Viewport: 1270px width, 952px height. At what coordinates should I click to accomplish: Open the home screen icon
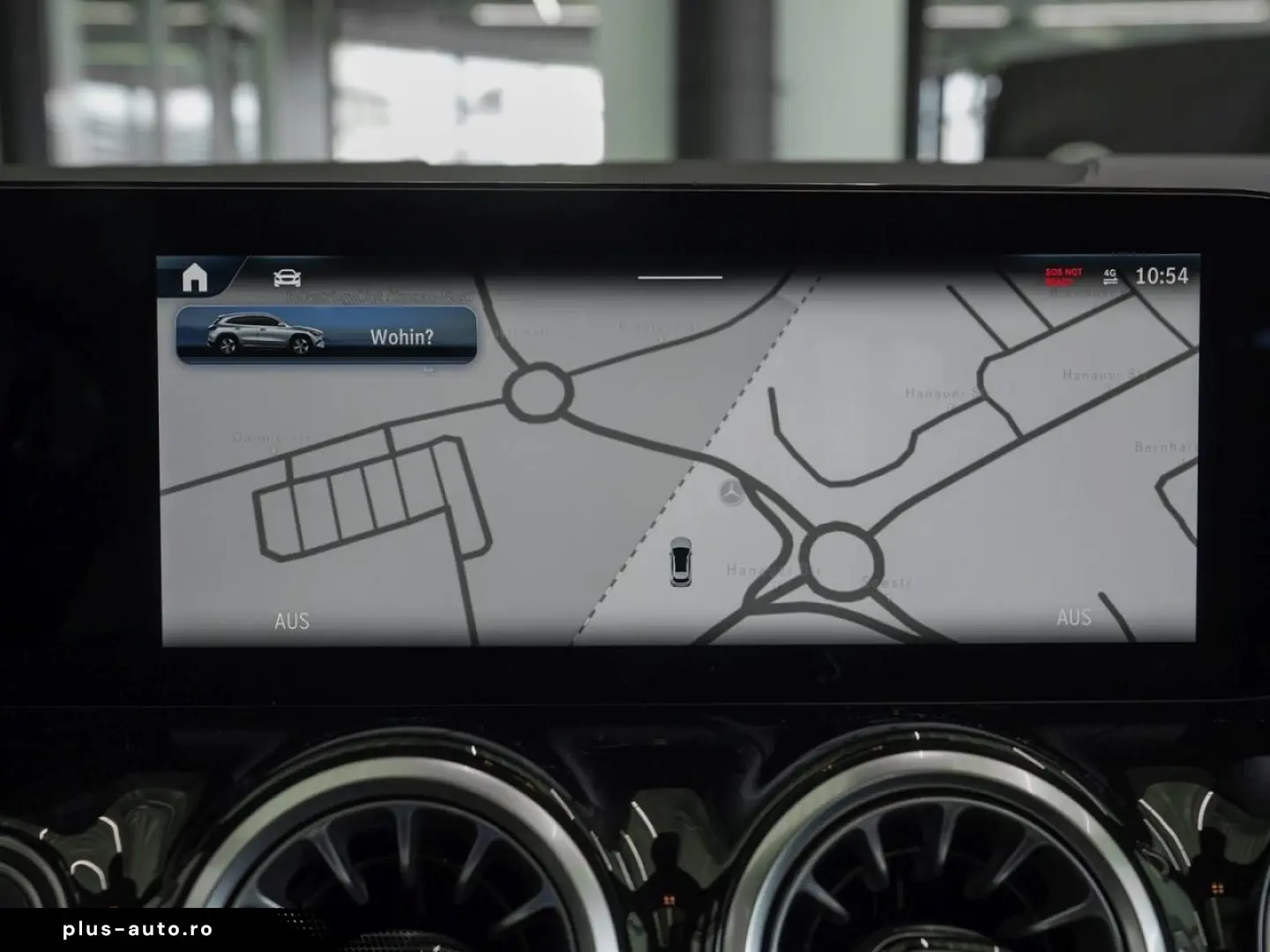(x=195, y=278)
